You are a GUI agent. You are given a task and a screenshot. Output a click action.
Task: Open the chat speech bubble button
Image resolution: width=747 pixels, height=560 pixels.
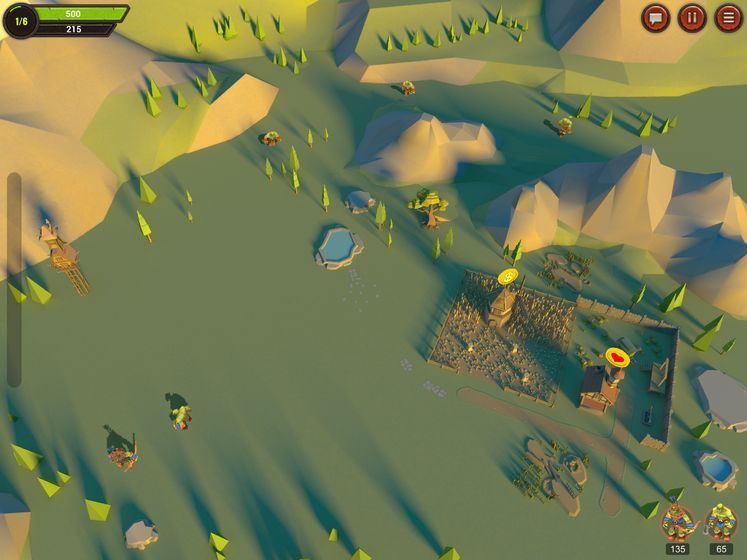pos(656,18)
